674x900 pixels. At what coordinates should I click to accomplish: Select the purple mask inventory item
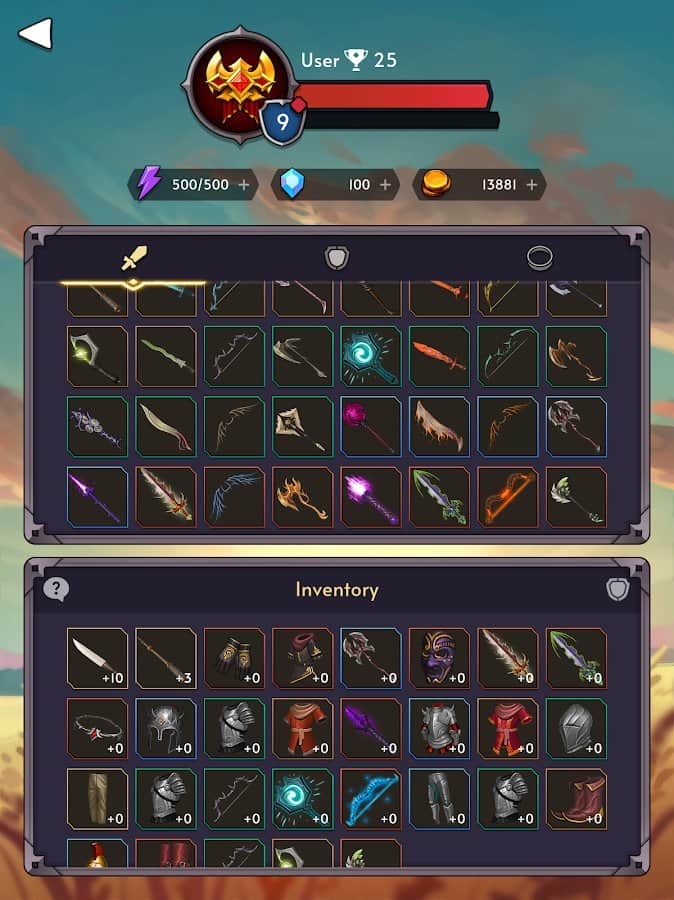click(x=438, y=658)
